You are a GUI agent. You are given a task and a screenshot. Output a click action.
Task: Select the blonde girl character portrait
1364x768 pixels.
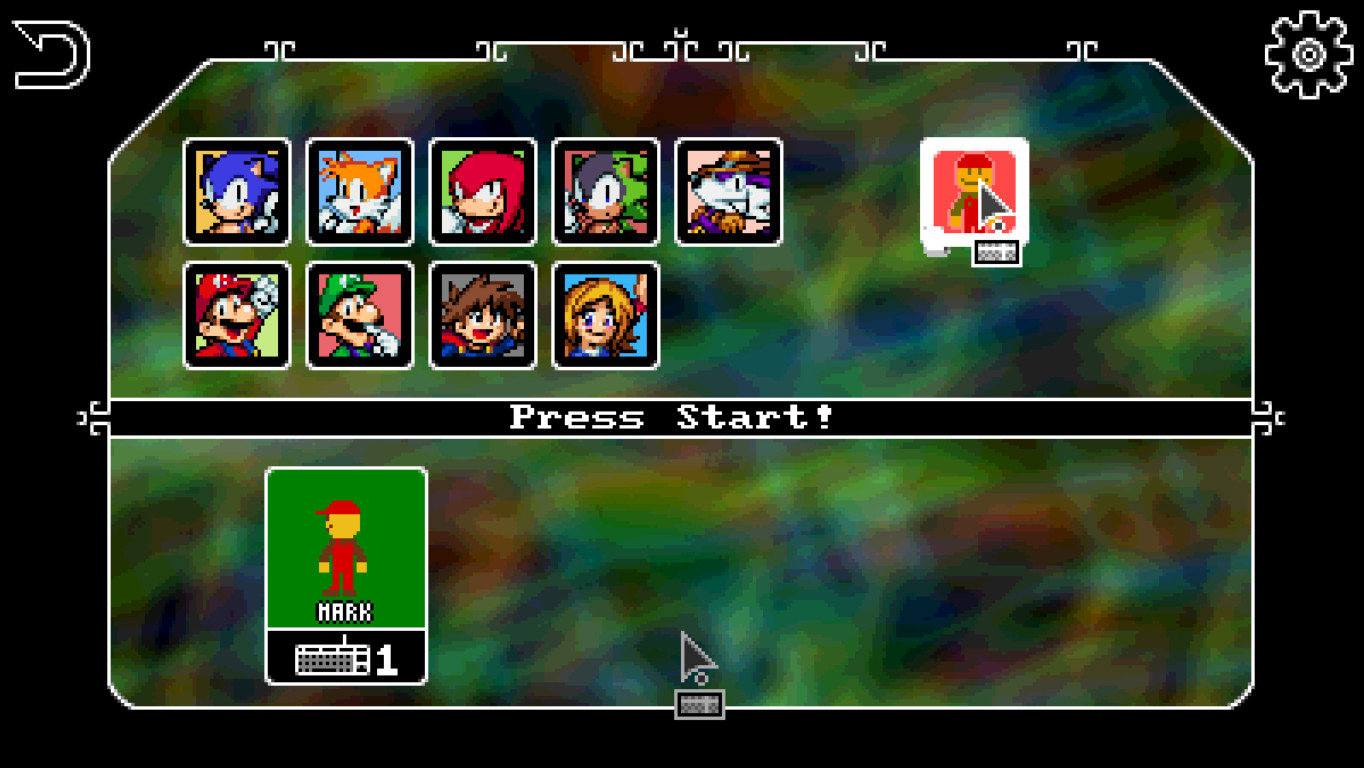tap(604, 316)
